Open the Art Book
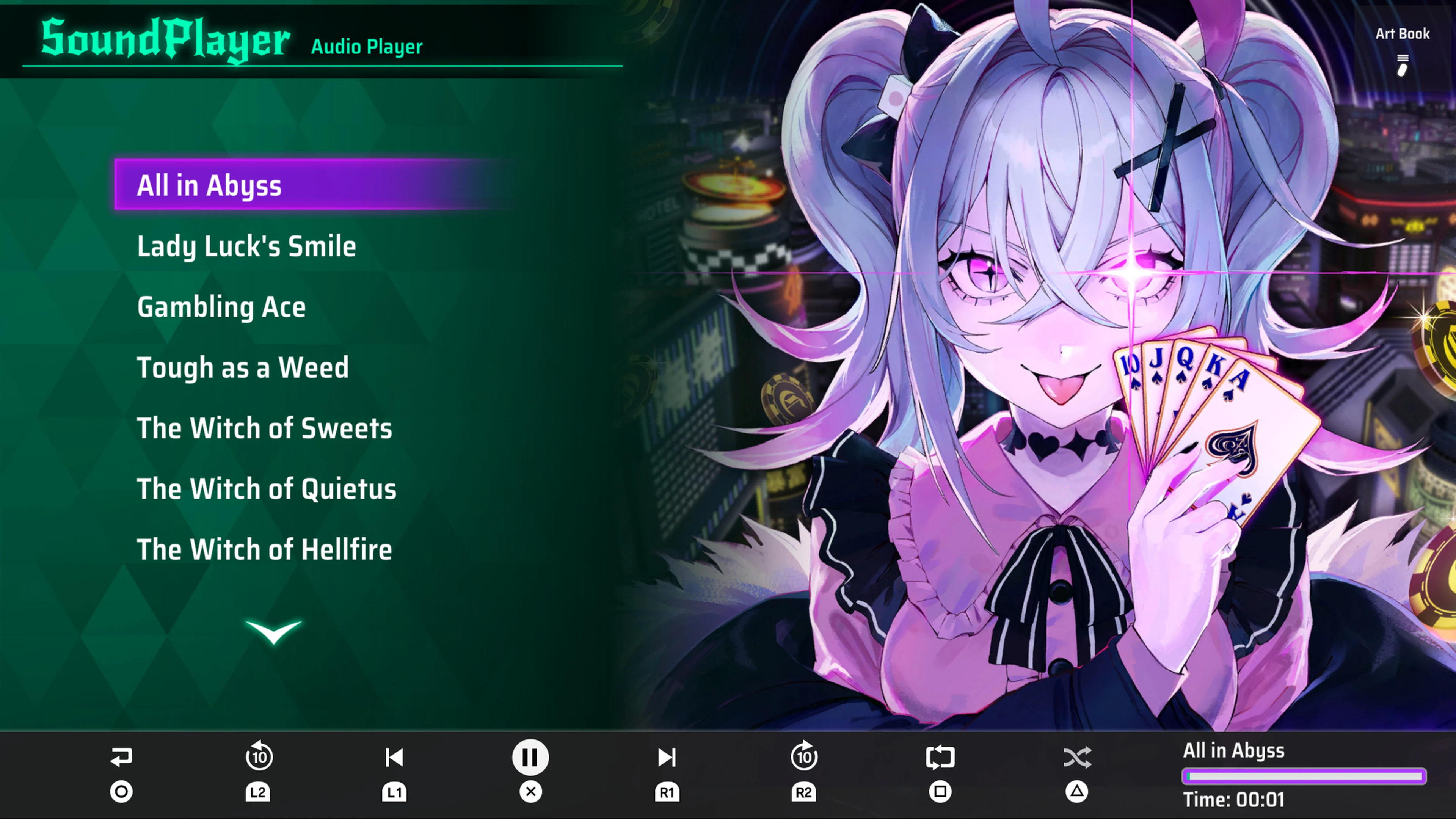 [1402, 34]
